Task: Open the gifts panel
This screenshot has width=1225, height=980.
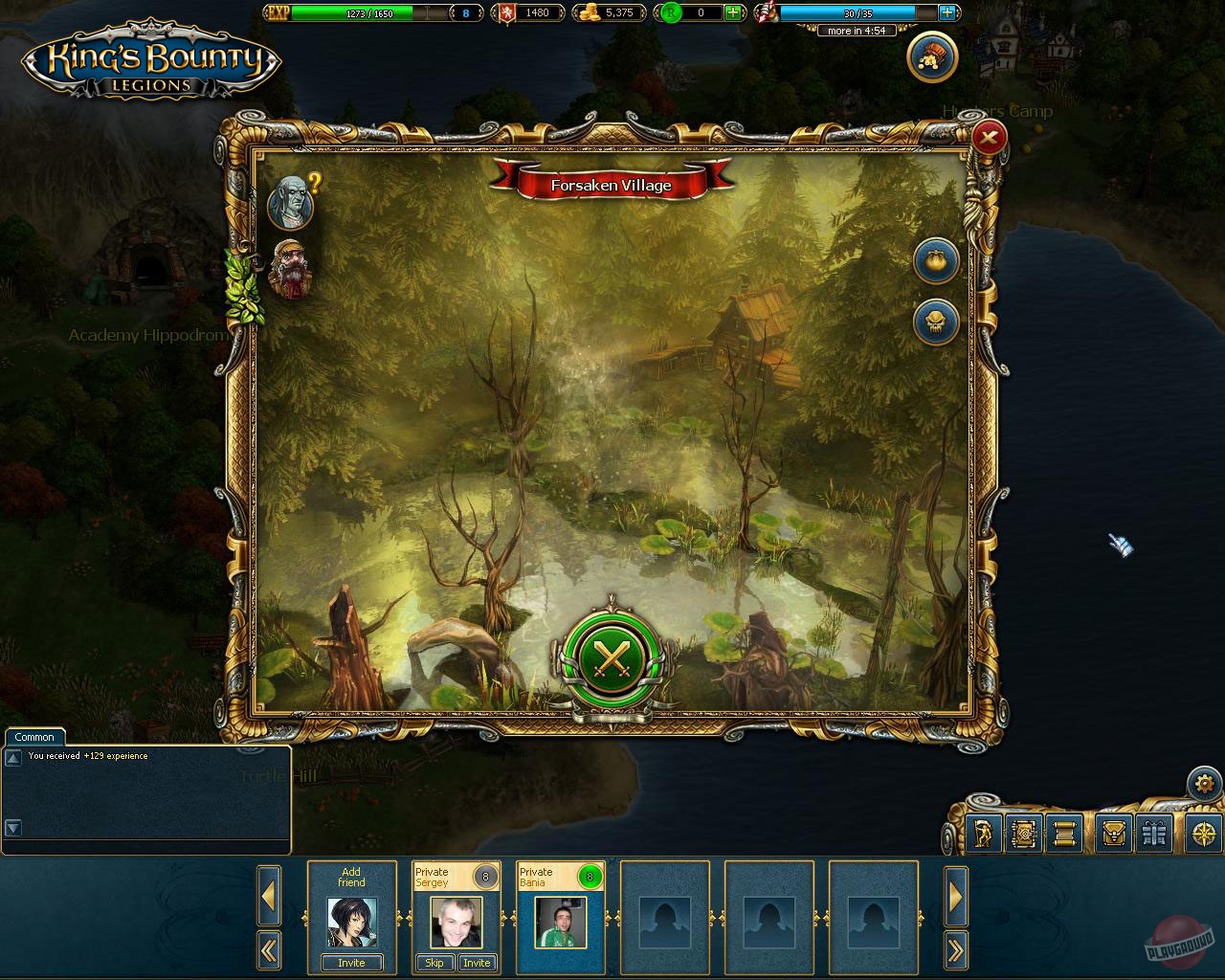Action: click(x=1154, y=835)
